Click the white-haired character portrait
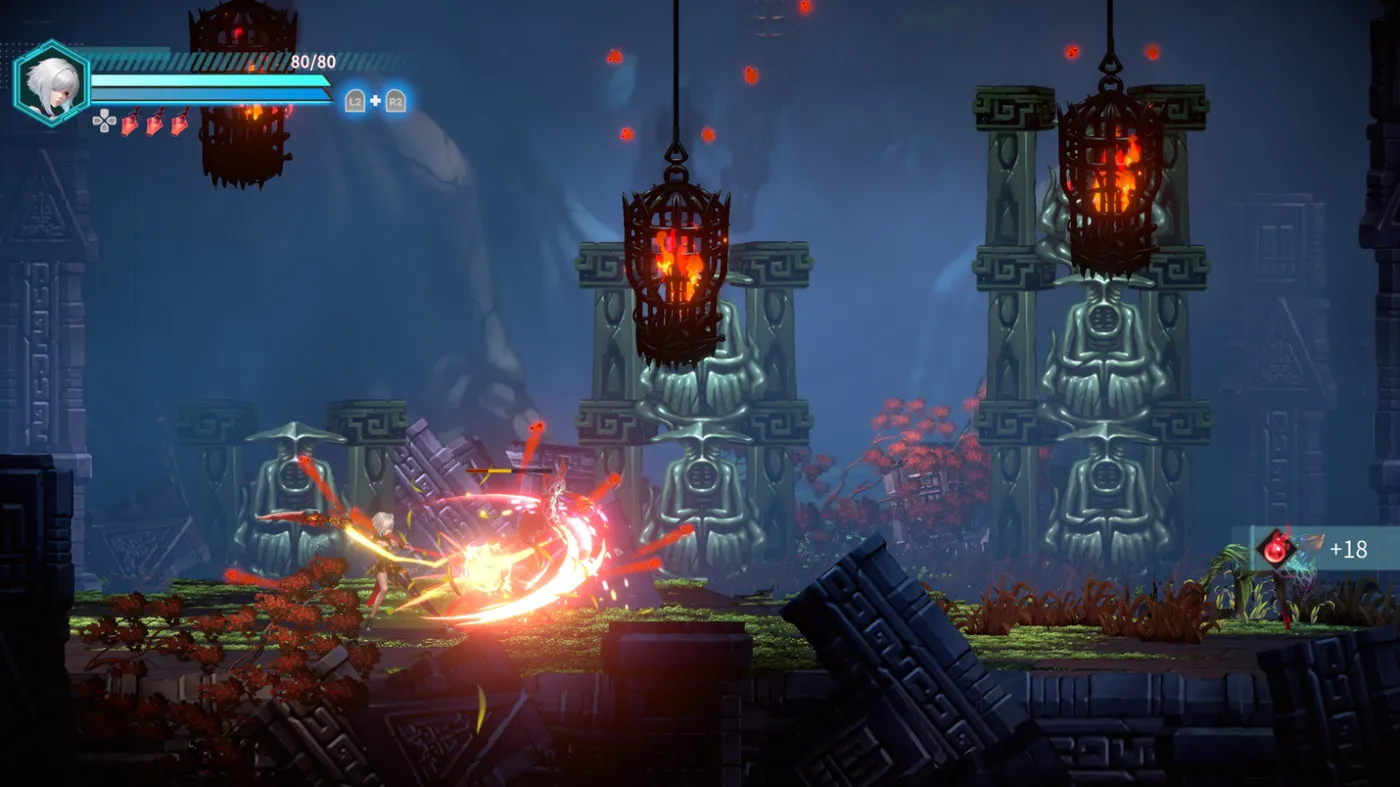 point(51,84)
